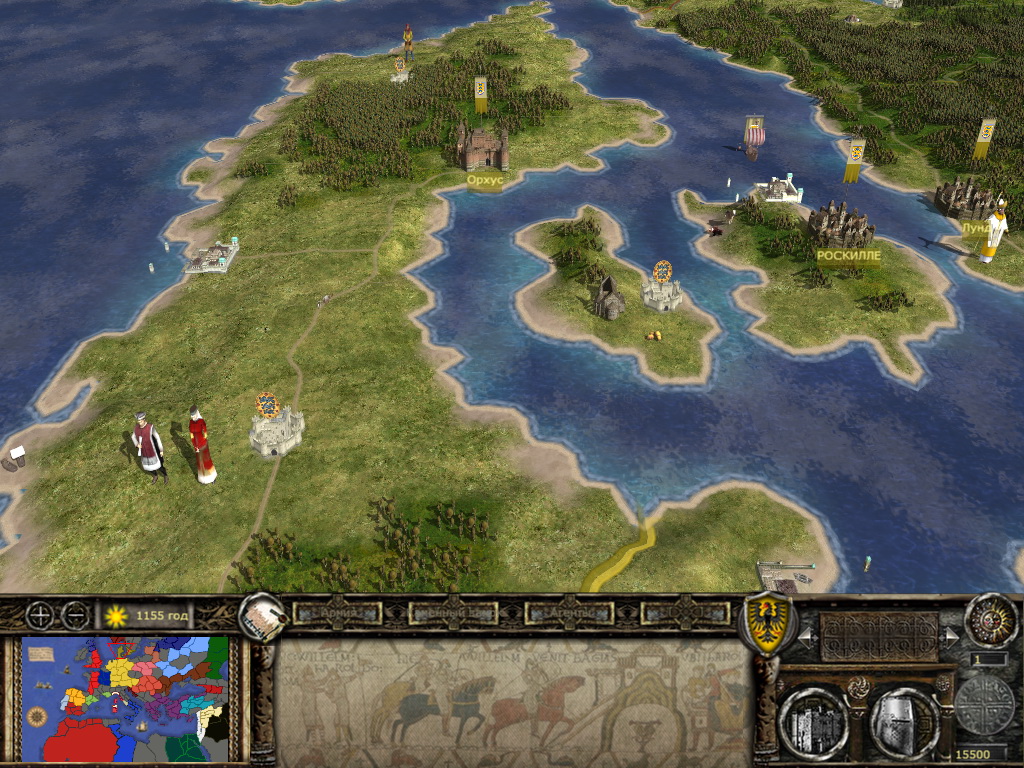The width and height of the screenshot is (1024, 768).
Task: Click the left arrow beside the selection panel
Action: (x=804, y=635)
